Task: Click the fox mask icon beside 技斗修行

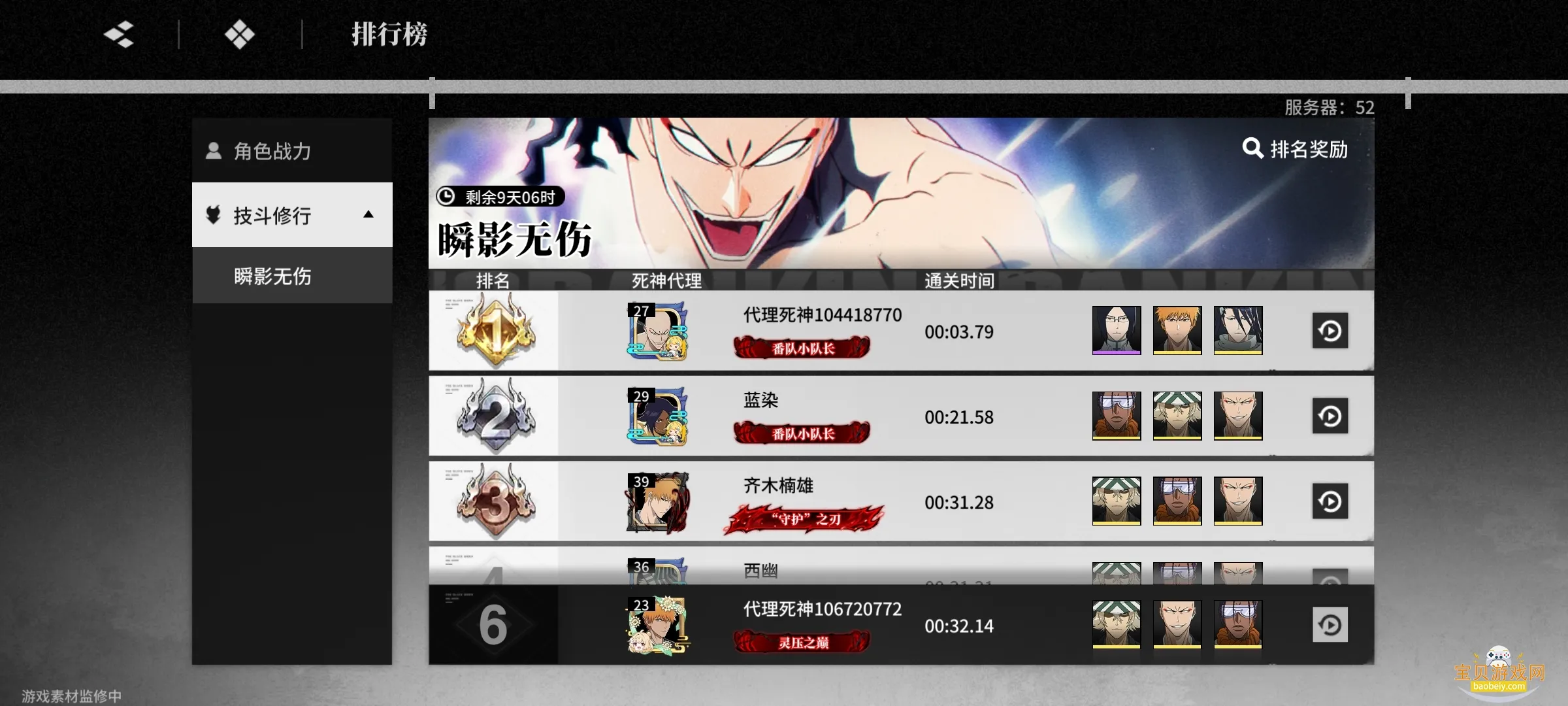Action: [214, 215]
